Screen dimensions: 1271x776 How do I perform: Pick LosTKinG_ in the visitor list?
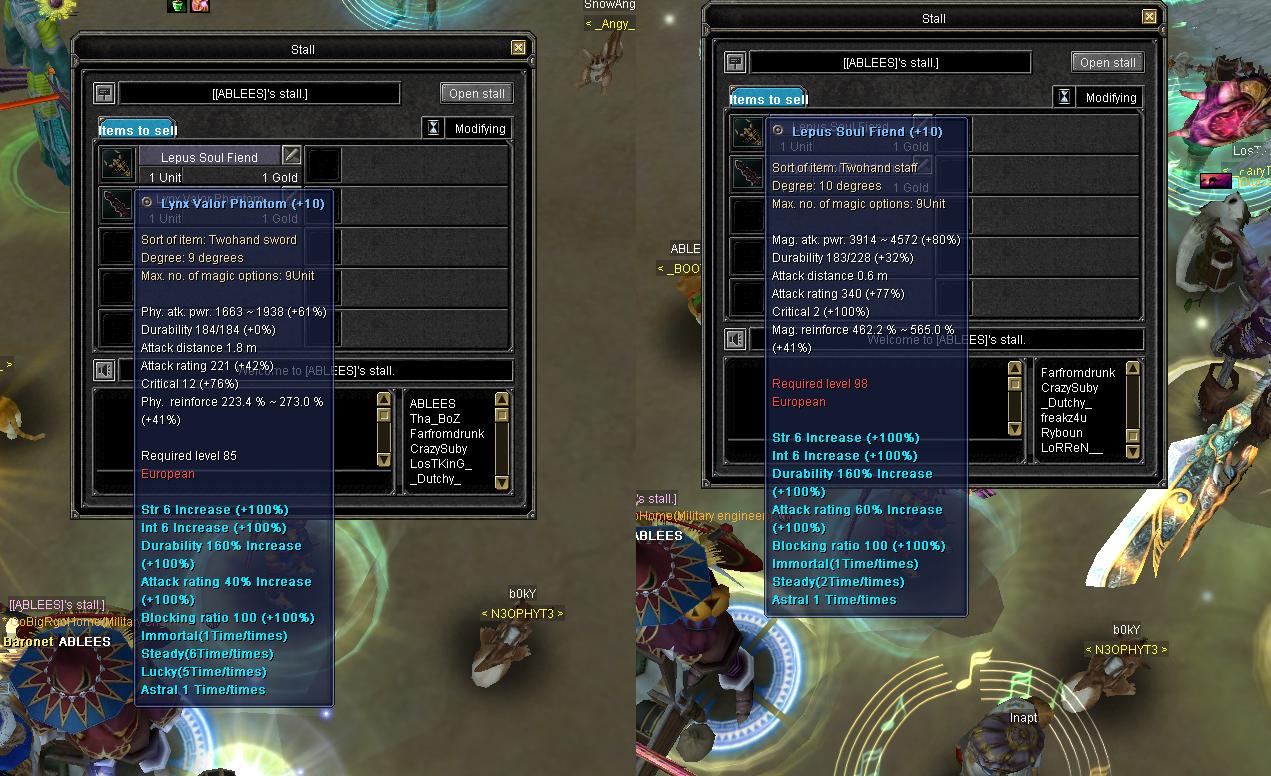(440, 464)
